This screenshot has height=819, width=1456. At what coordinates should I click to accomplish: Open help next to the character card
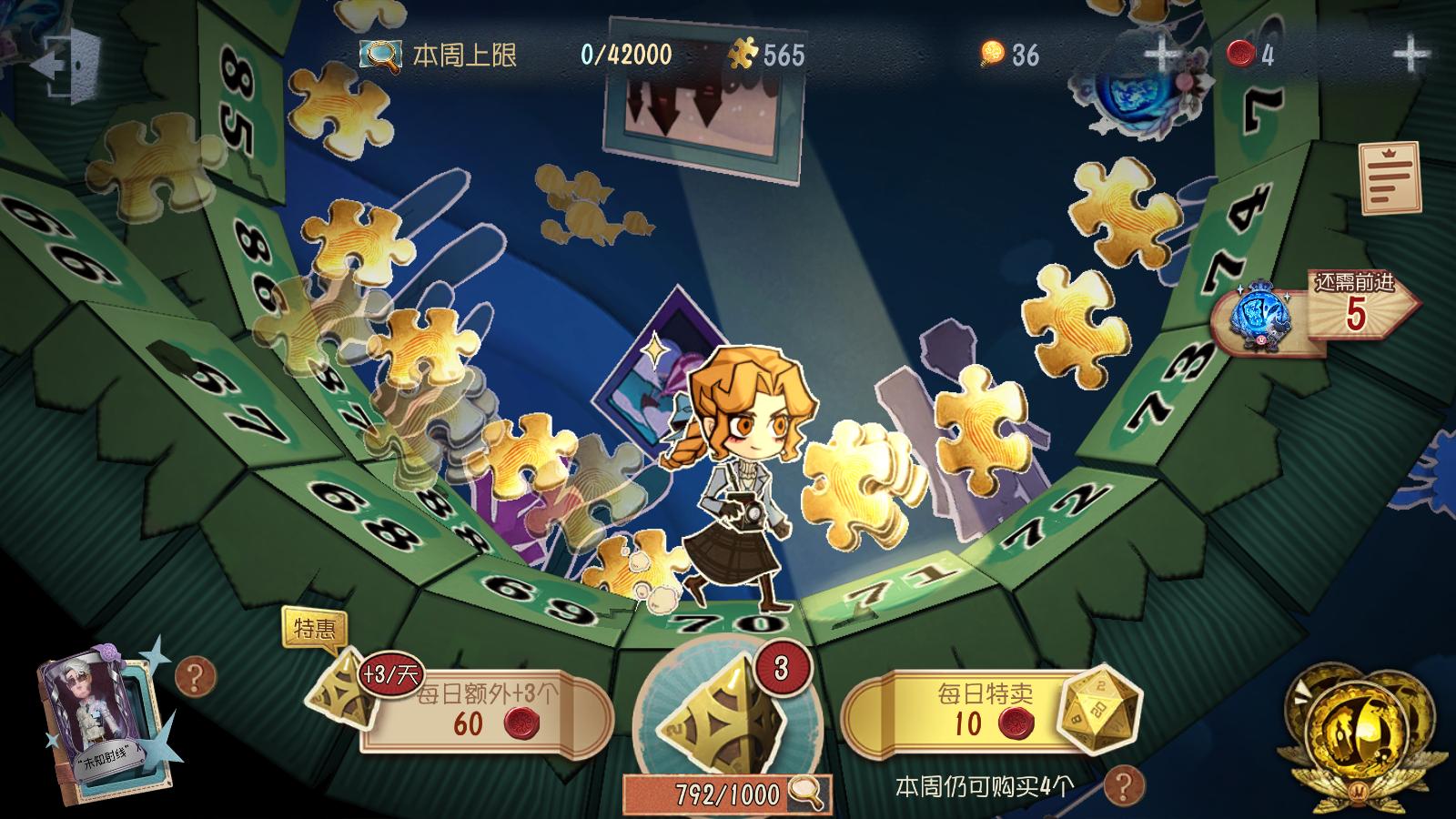point(194,676)
